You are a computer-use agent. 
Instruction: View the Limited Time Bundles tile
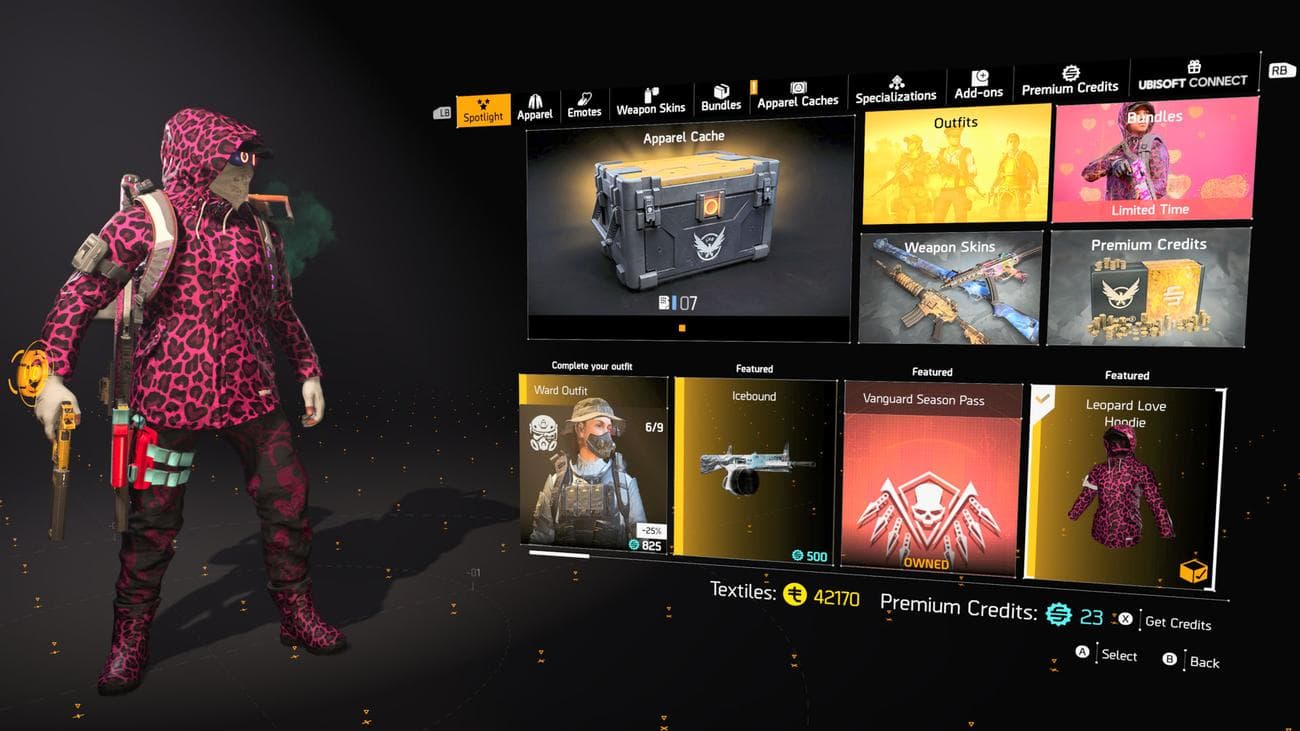1151,160
